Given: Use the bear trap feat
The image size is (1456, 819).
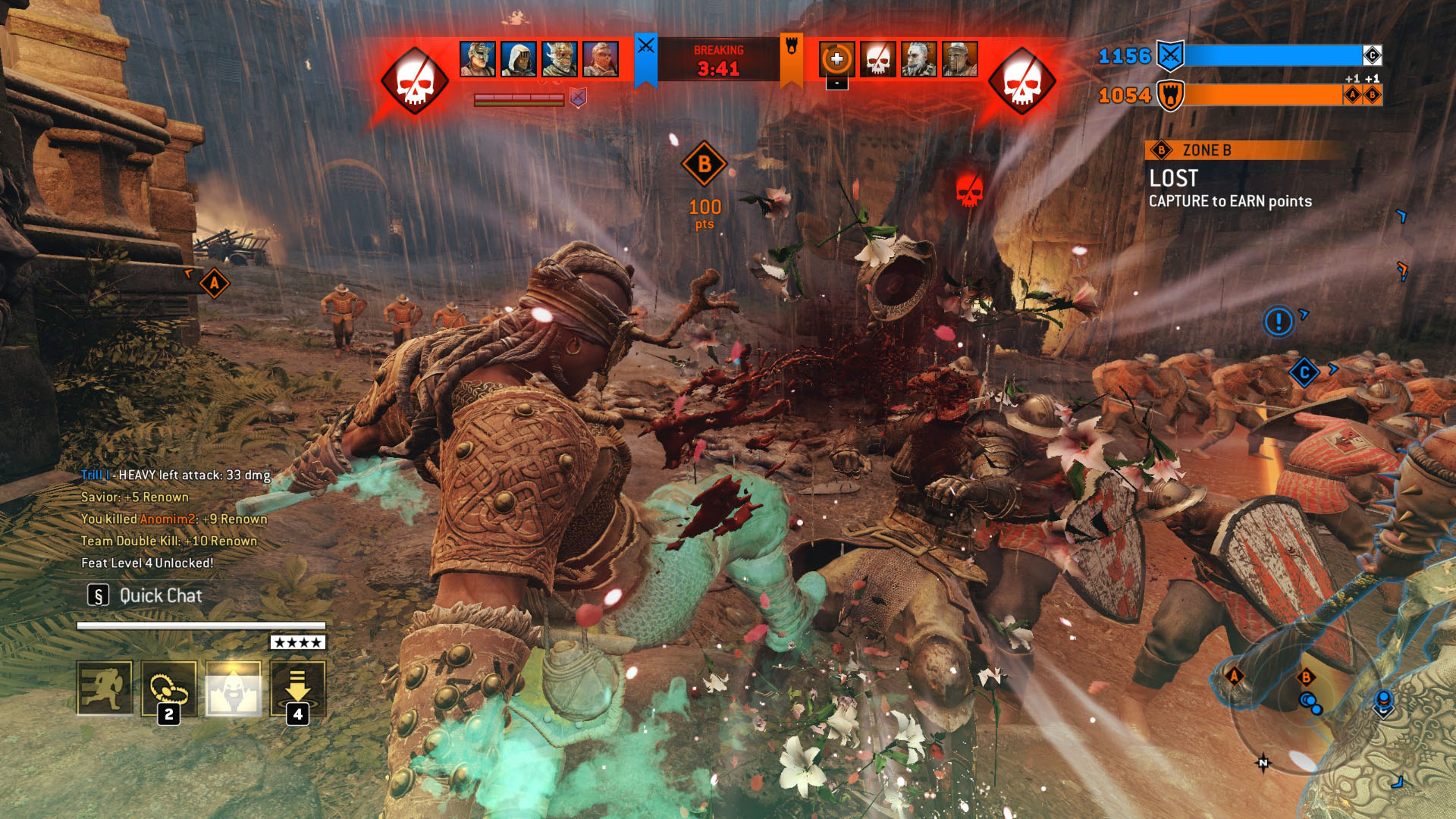Looking at the screenshot, I should [x=169, y=688].
